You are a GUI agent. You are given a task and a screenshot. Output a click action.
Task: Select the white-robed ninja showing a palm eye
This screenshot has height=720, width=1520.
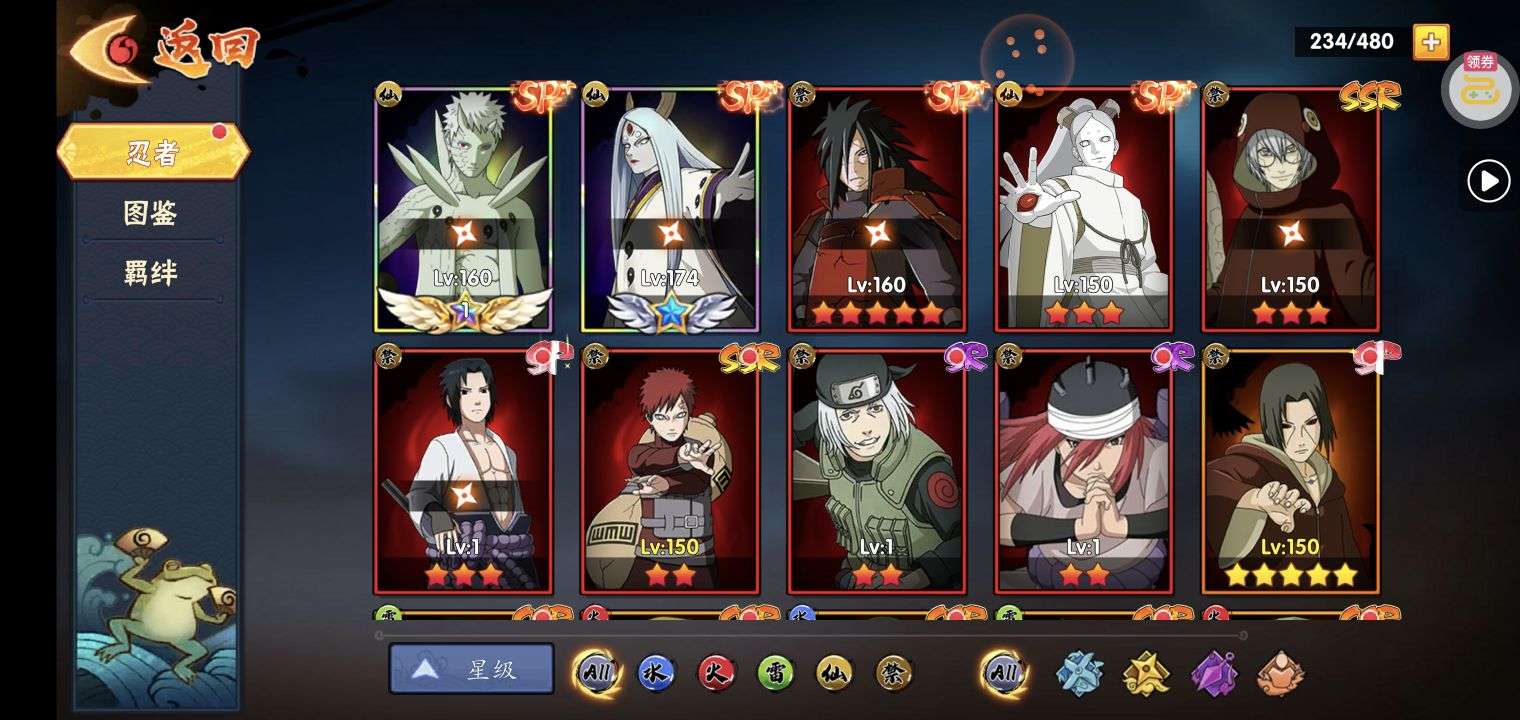click(x=1083, y=210)
